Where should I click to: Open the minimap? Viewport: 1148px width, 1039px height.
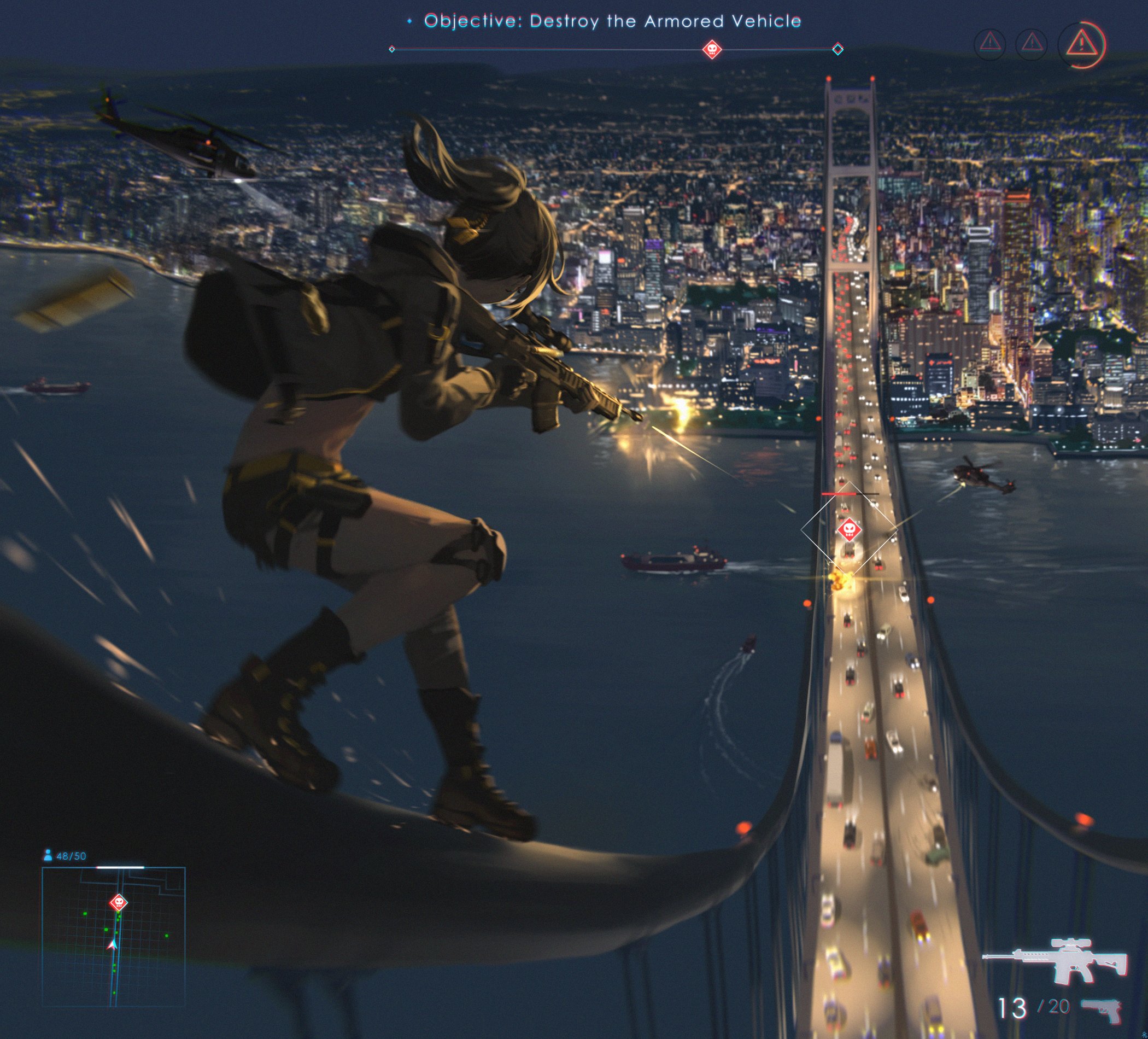113,936
